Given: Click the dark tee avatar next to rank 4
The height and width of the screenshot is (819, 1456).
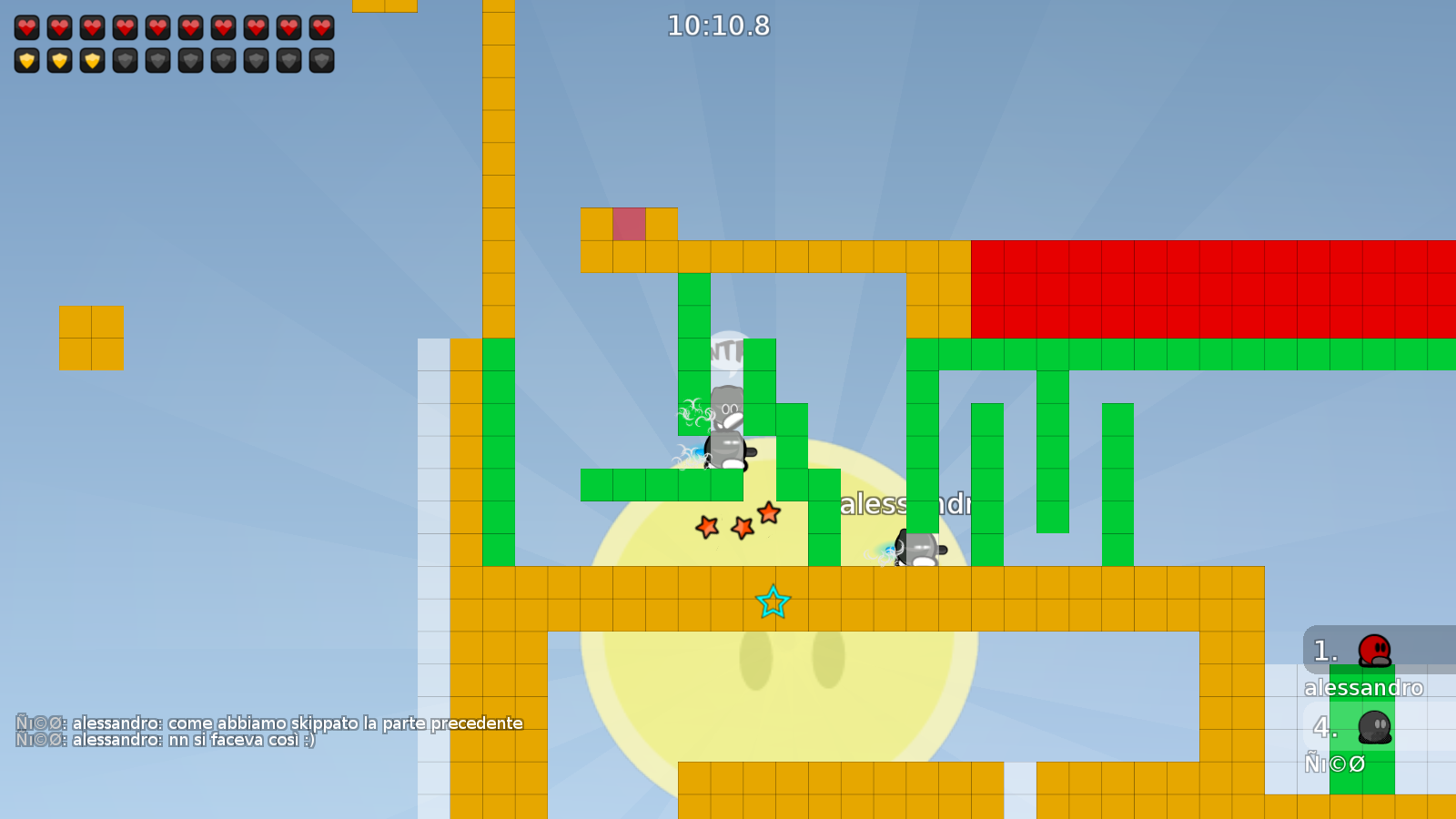Looking at the screenshot, I should tap(1374, 728).
